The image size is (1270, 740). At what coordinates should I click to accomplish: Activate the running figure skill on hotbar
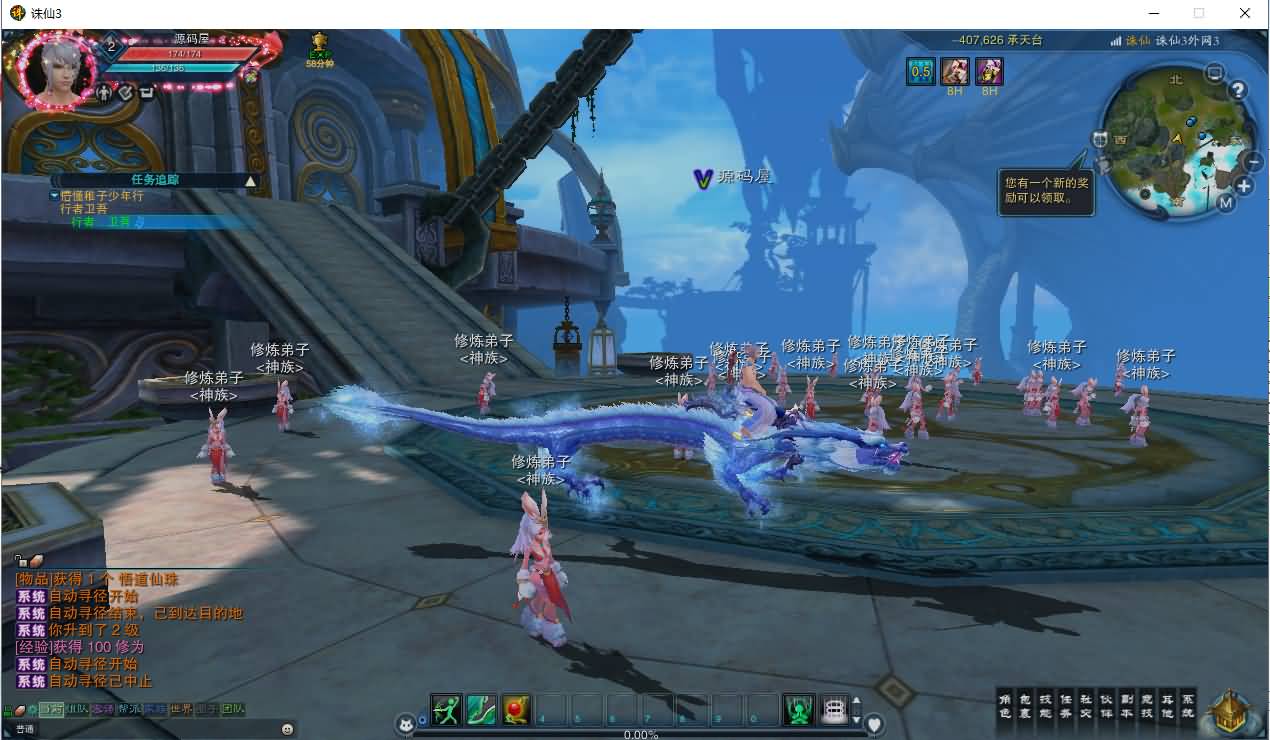(446, 709)
